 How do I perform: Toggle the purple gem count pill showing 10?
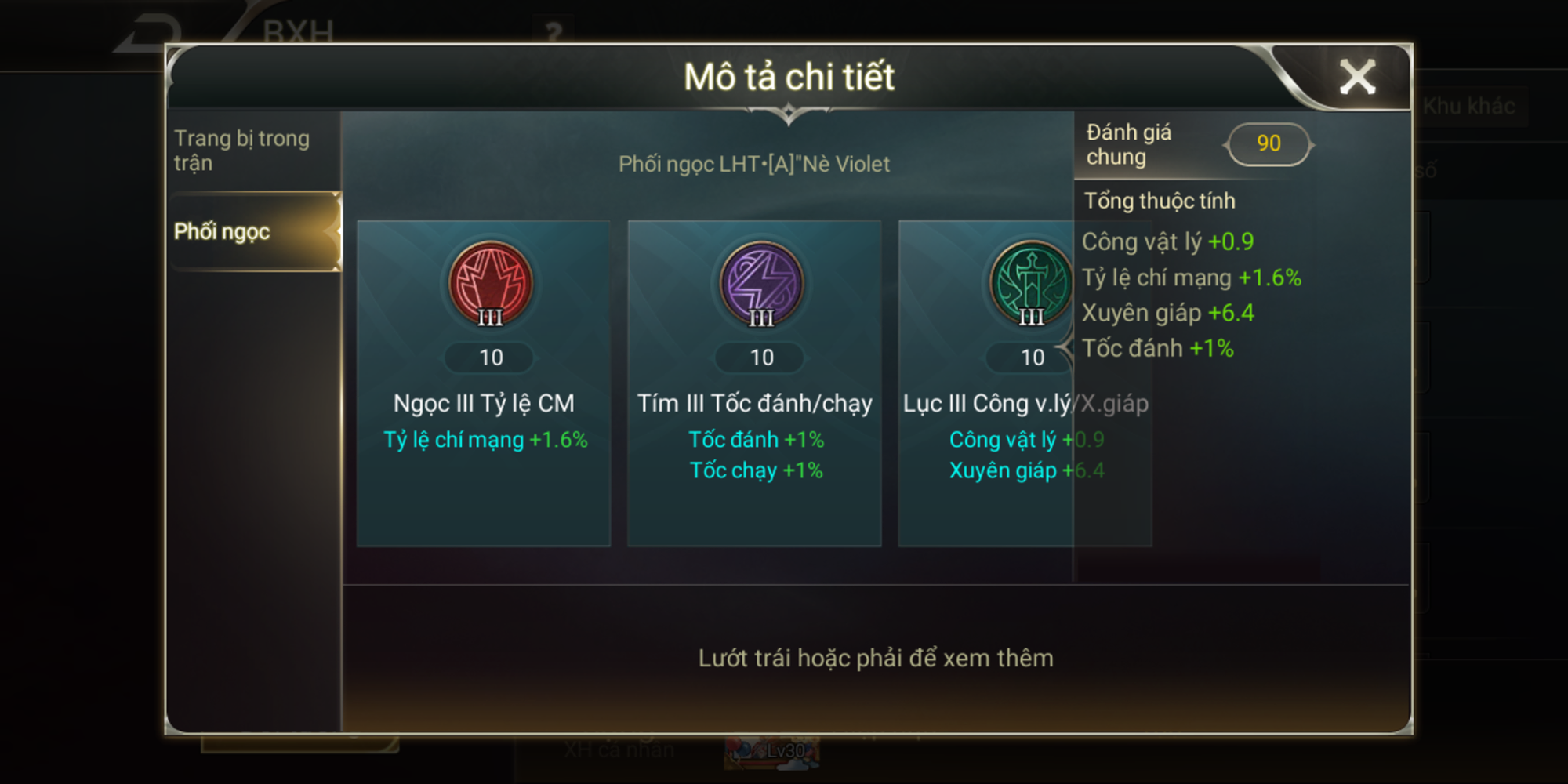[x=760, y=358]
